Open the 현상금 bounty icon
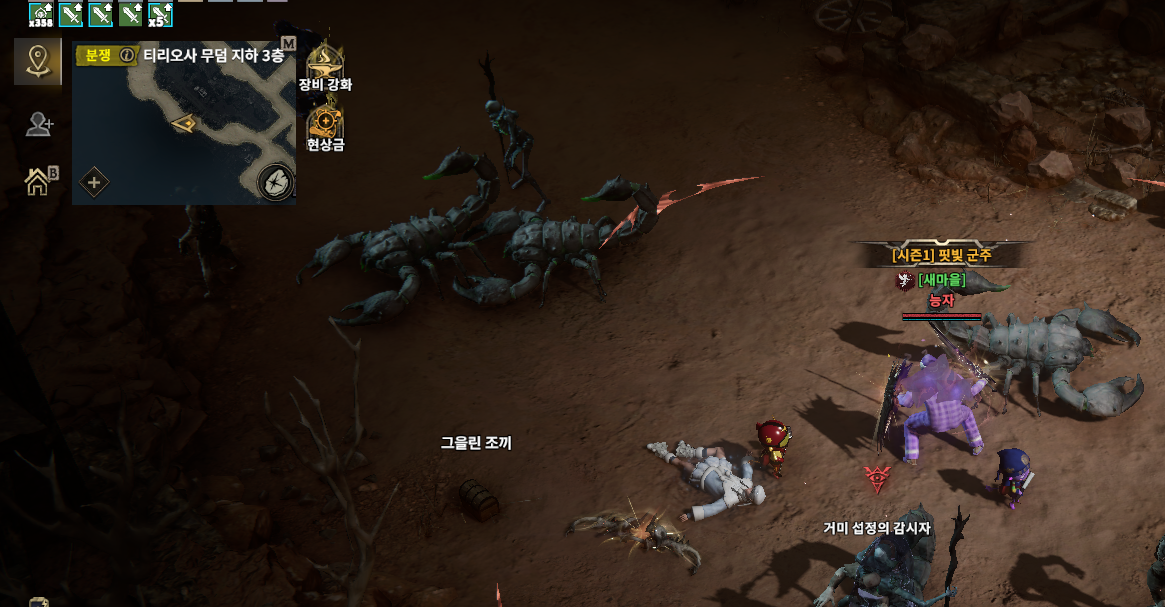The image size is (1165, 607). pyautogui.click(x=325, y=122)
